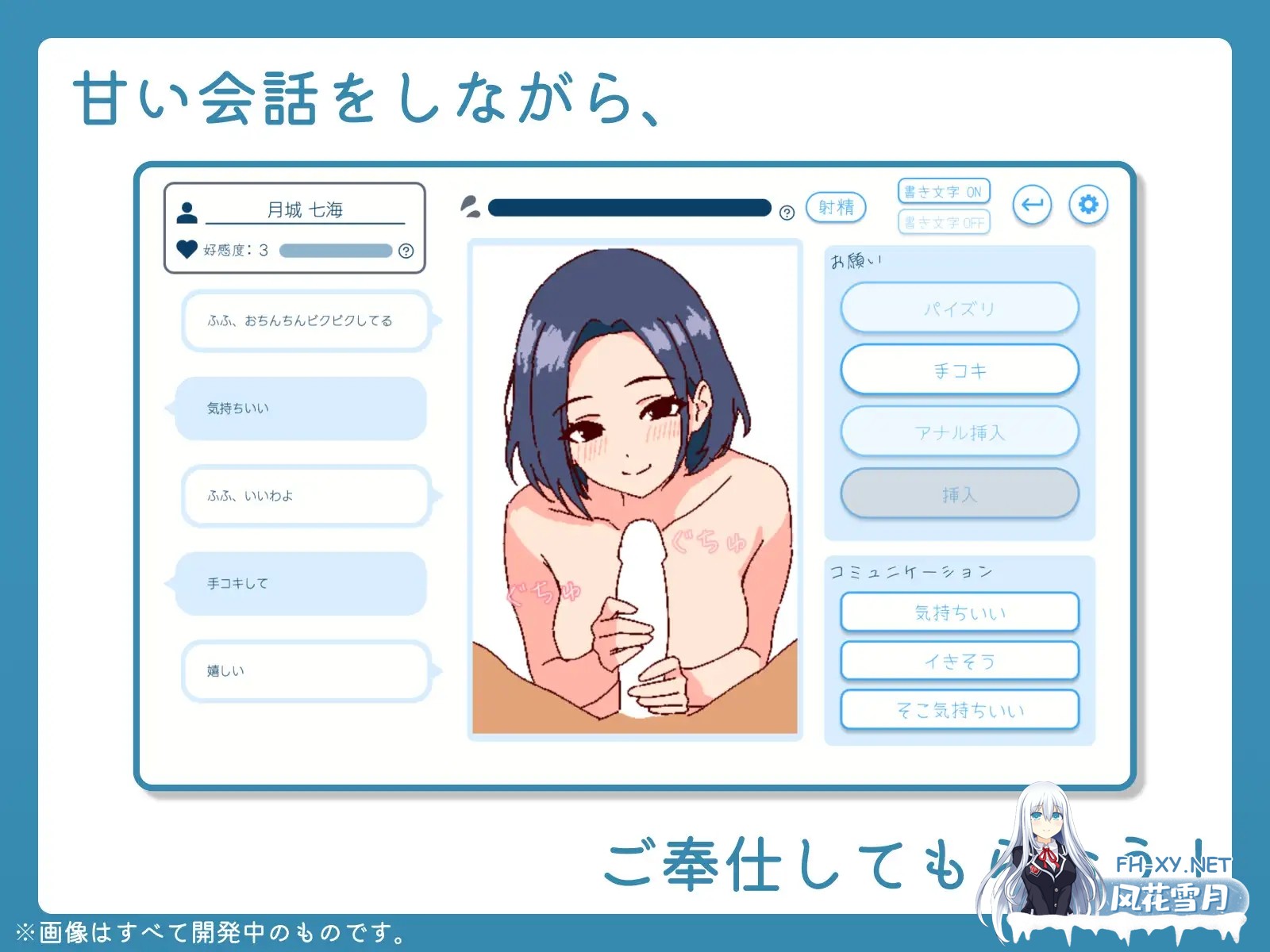Click the パイズリ request button
Screen dimensions: 1270x952
(960, 309)
